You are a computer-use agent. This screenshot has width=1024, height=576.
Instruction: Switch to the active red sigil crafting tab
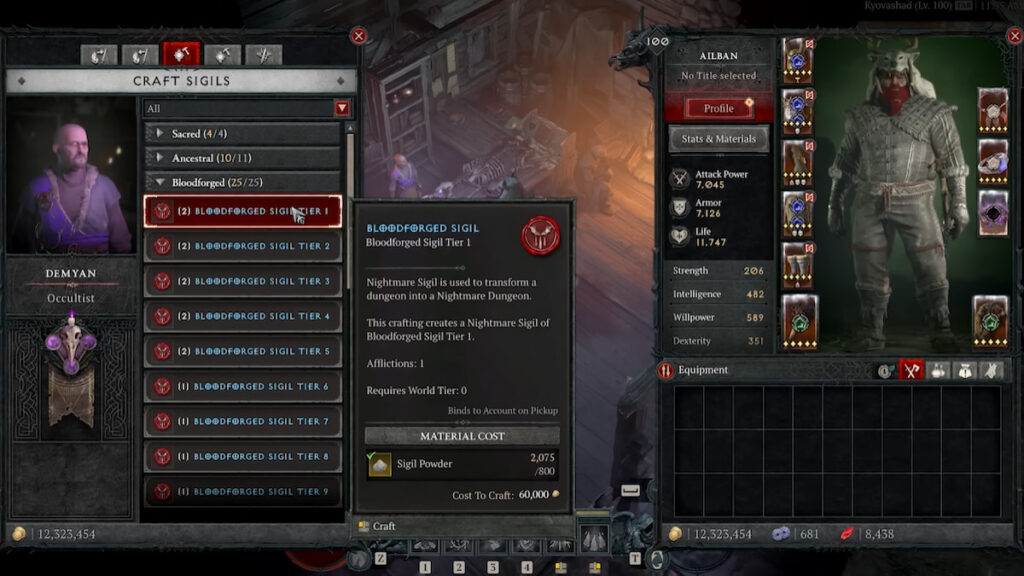(x=182, y=55)
